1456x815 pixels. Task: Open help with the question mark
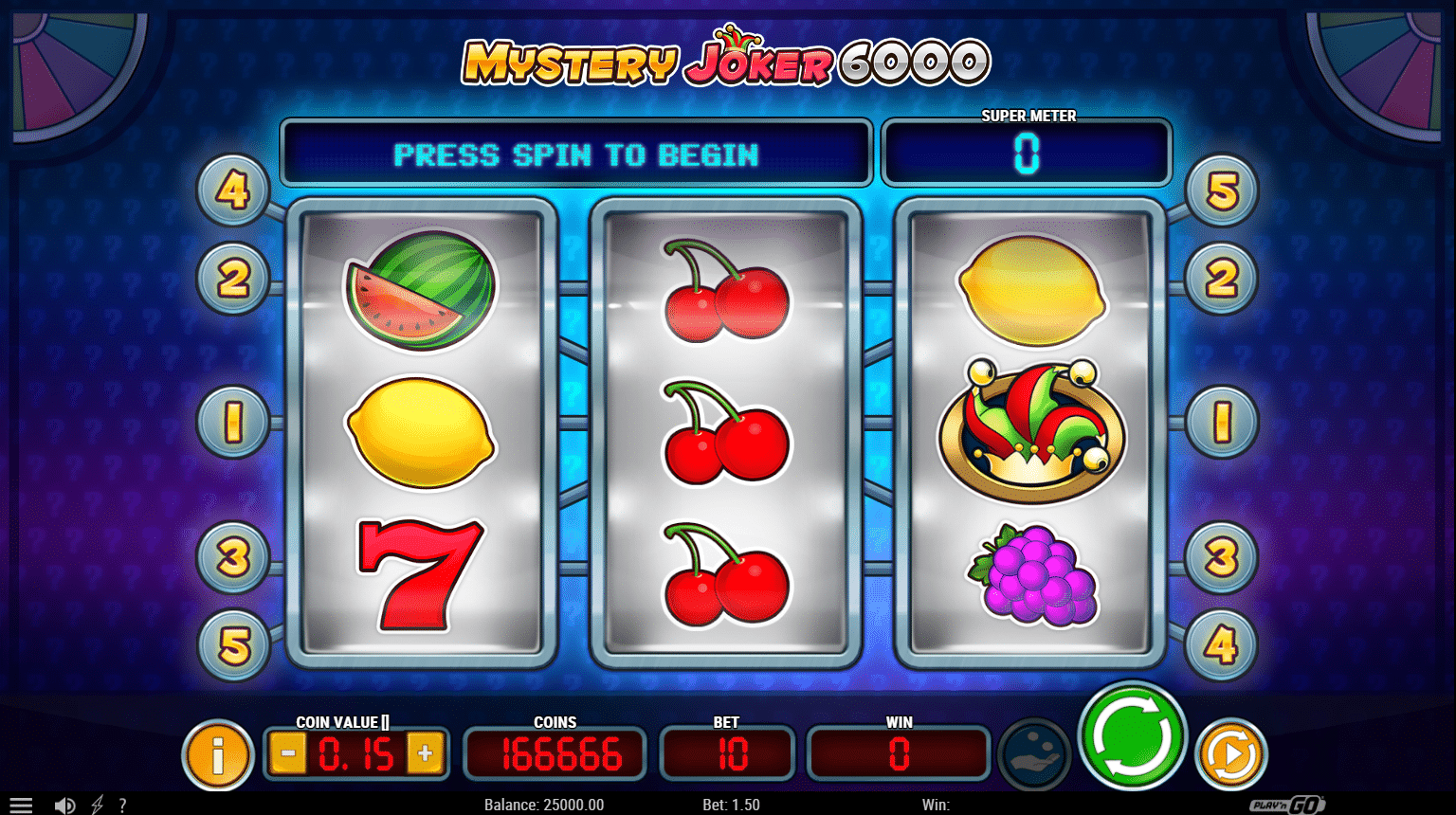(122, 805)
